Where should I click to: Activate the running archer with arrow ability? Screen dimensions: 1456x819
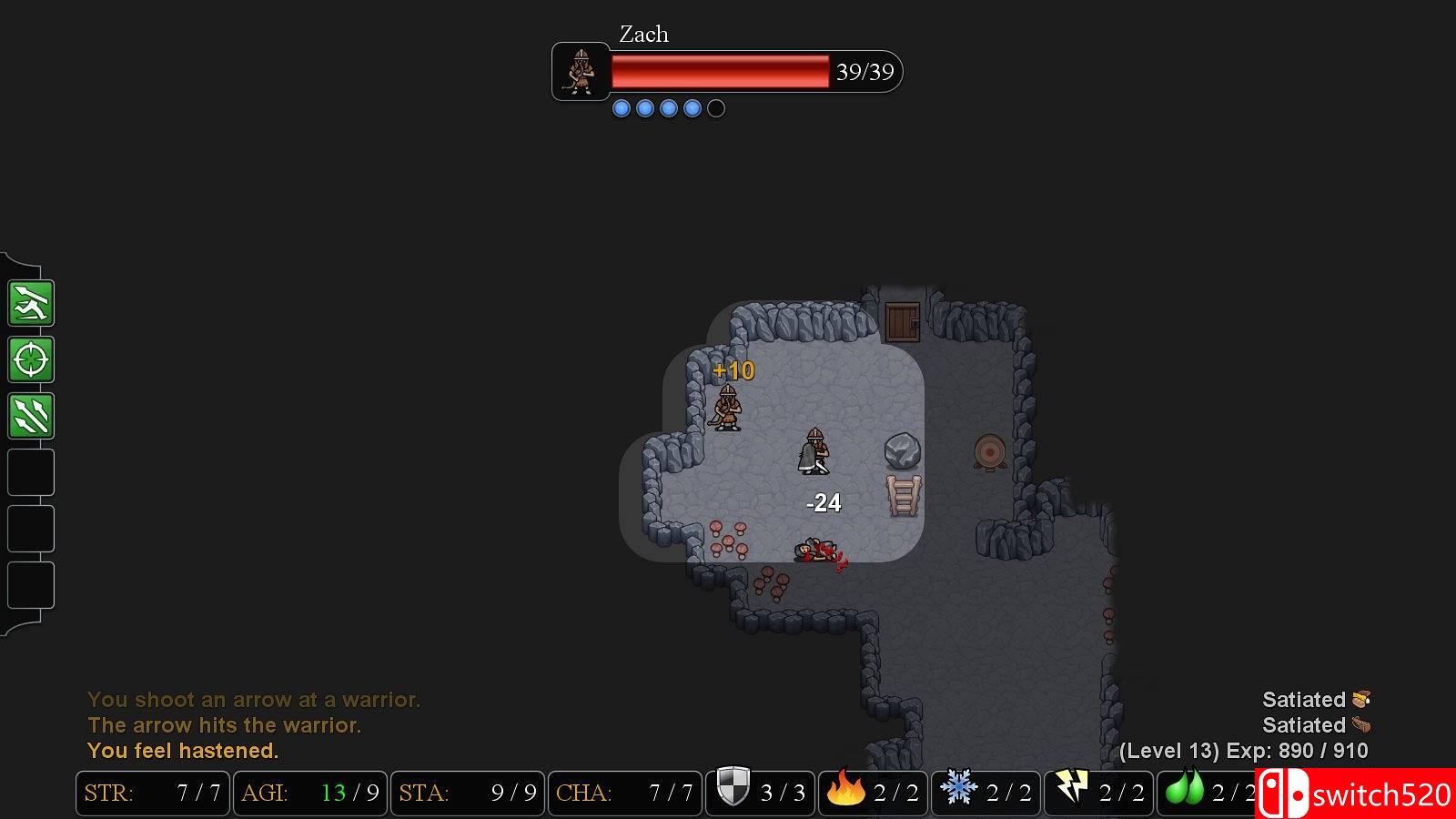(31, 303)
